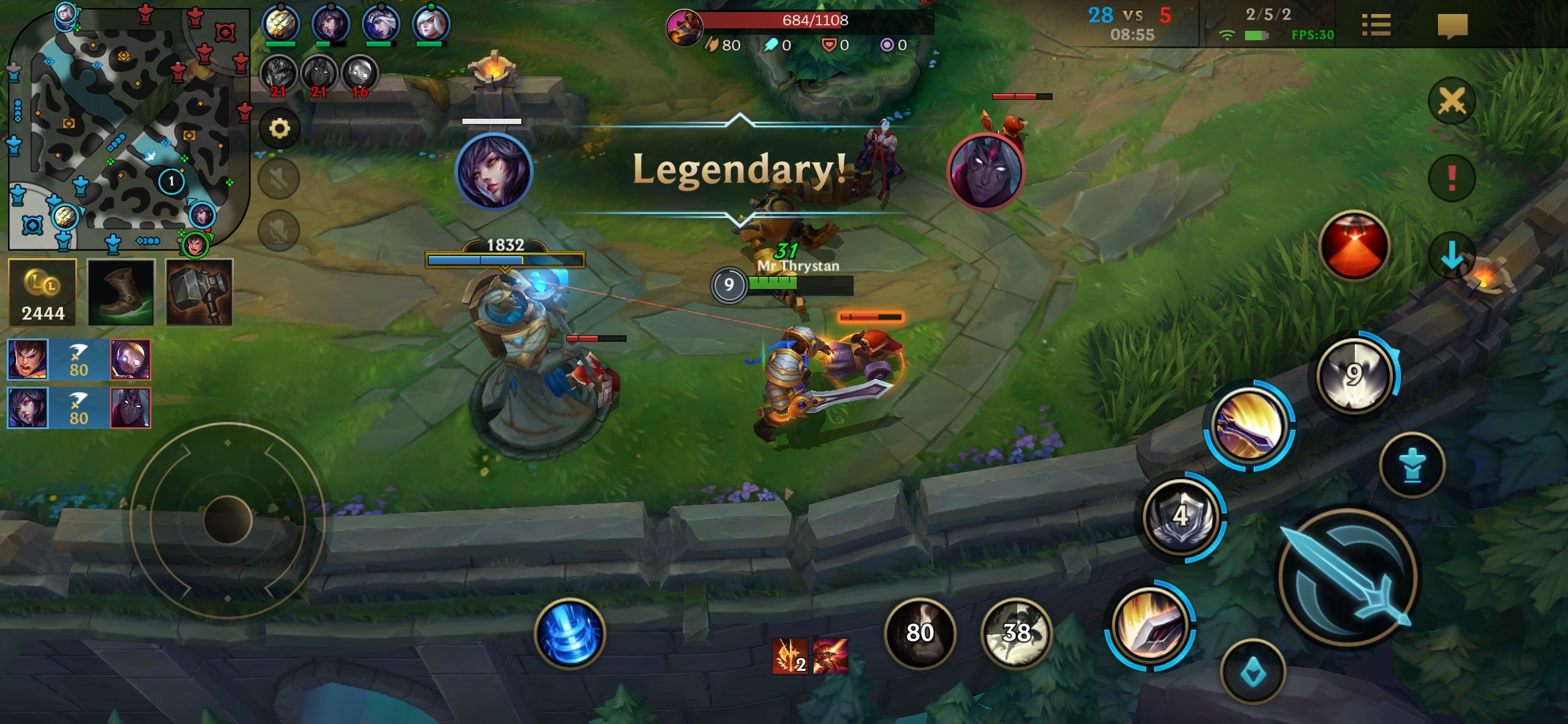Open the scoreboard list icon

coord(1376,26)
